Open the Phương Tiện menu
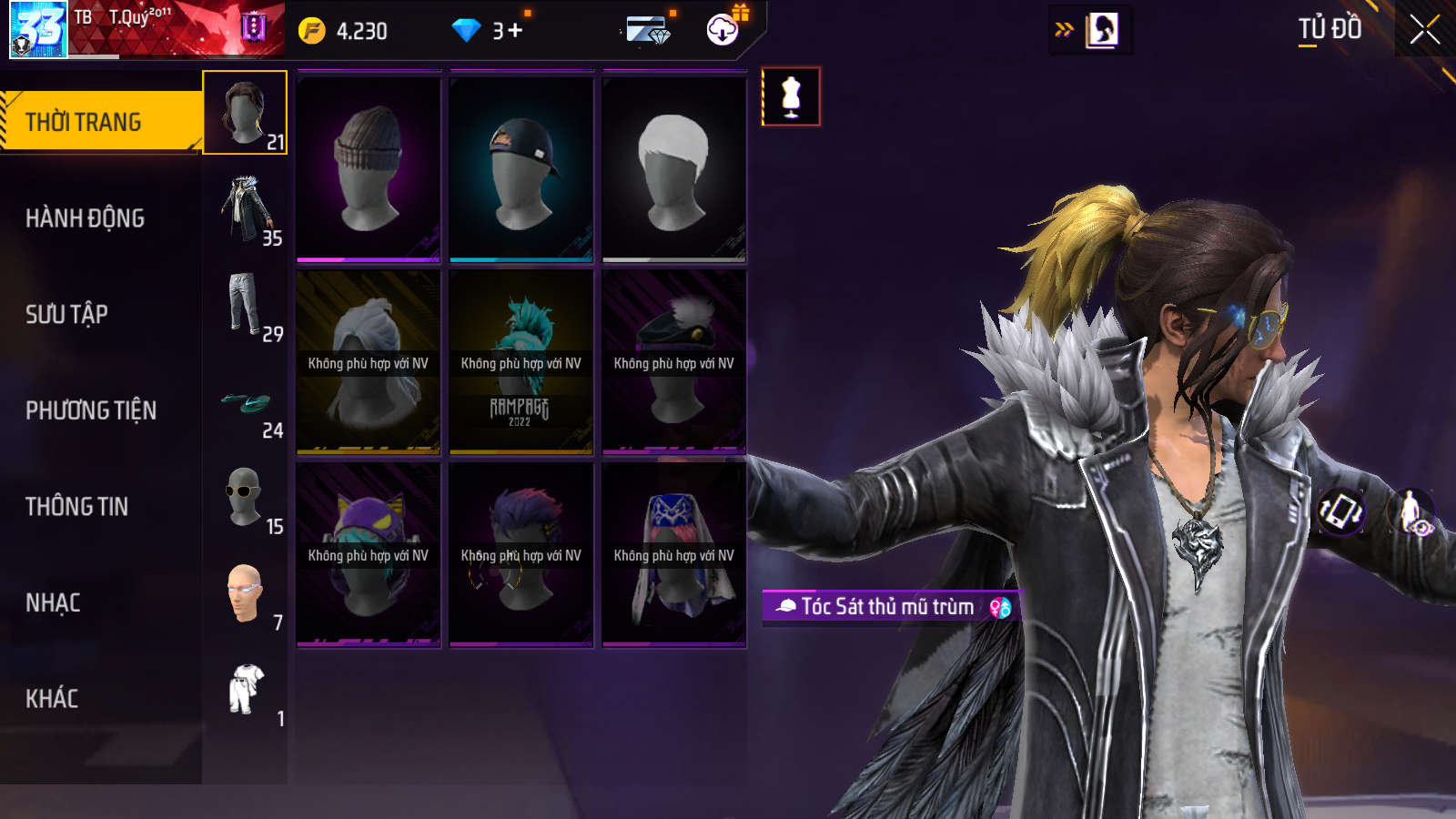This screenshot has height=819, width=1456. coord(91,410)
